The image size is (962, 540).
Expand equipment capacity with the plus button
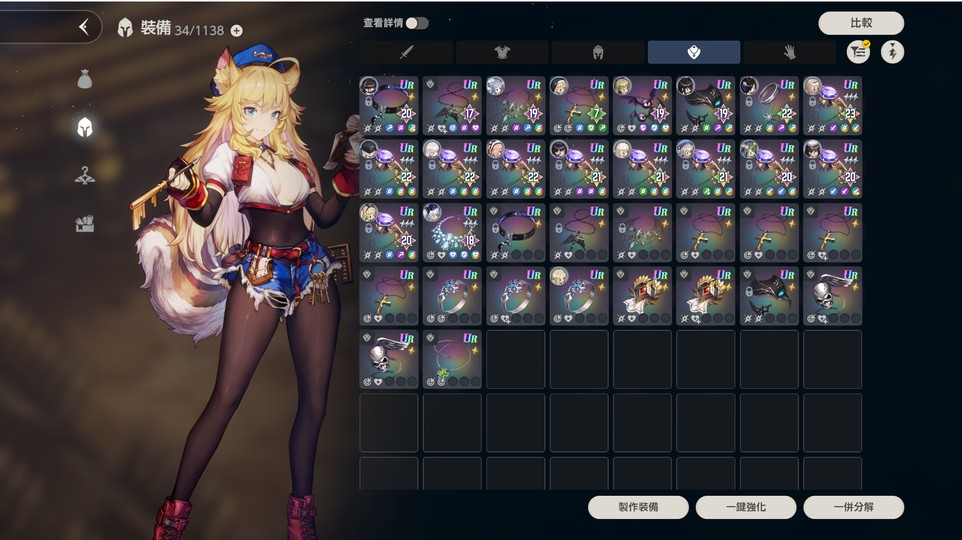point(236,30)
